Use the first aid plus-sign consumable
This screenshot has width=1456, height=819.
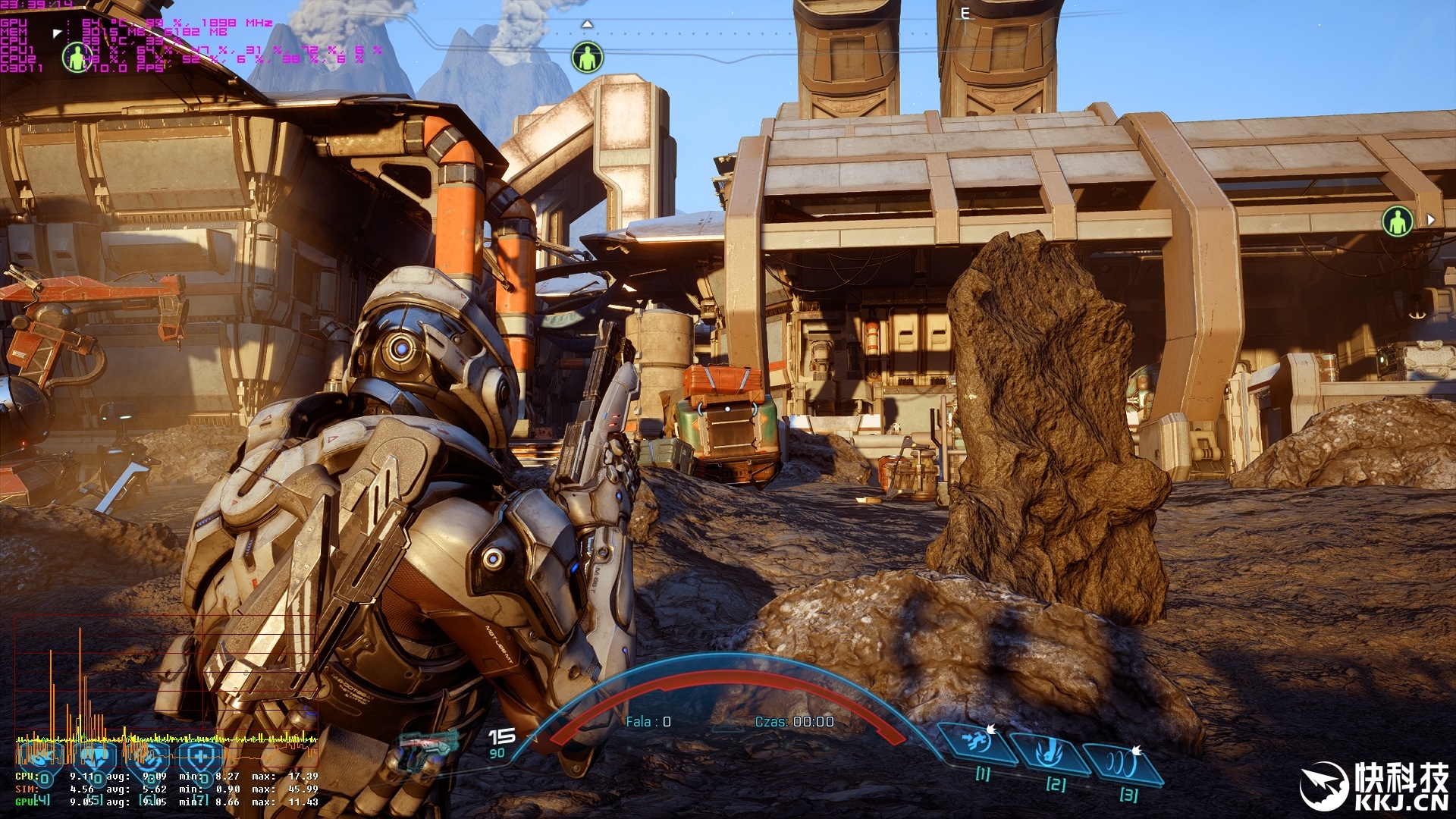(200, 758)
